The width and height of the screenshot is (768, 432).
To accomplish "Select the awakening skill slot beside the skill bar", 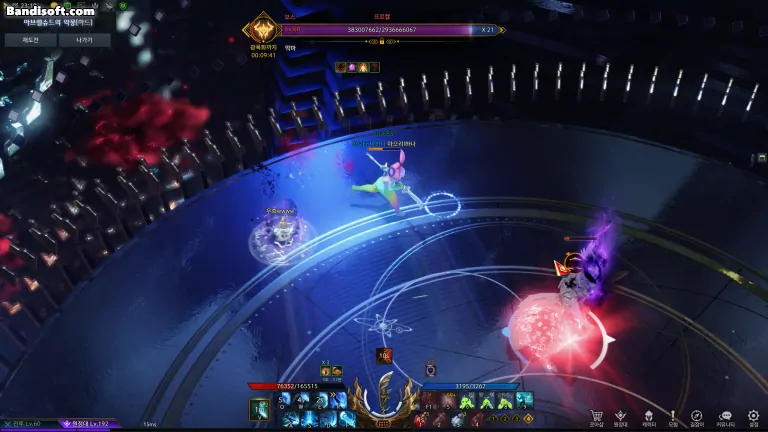I will point(259,408).
